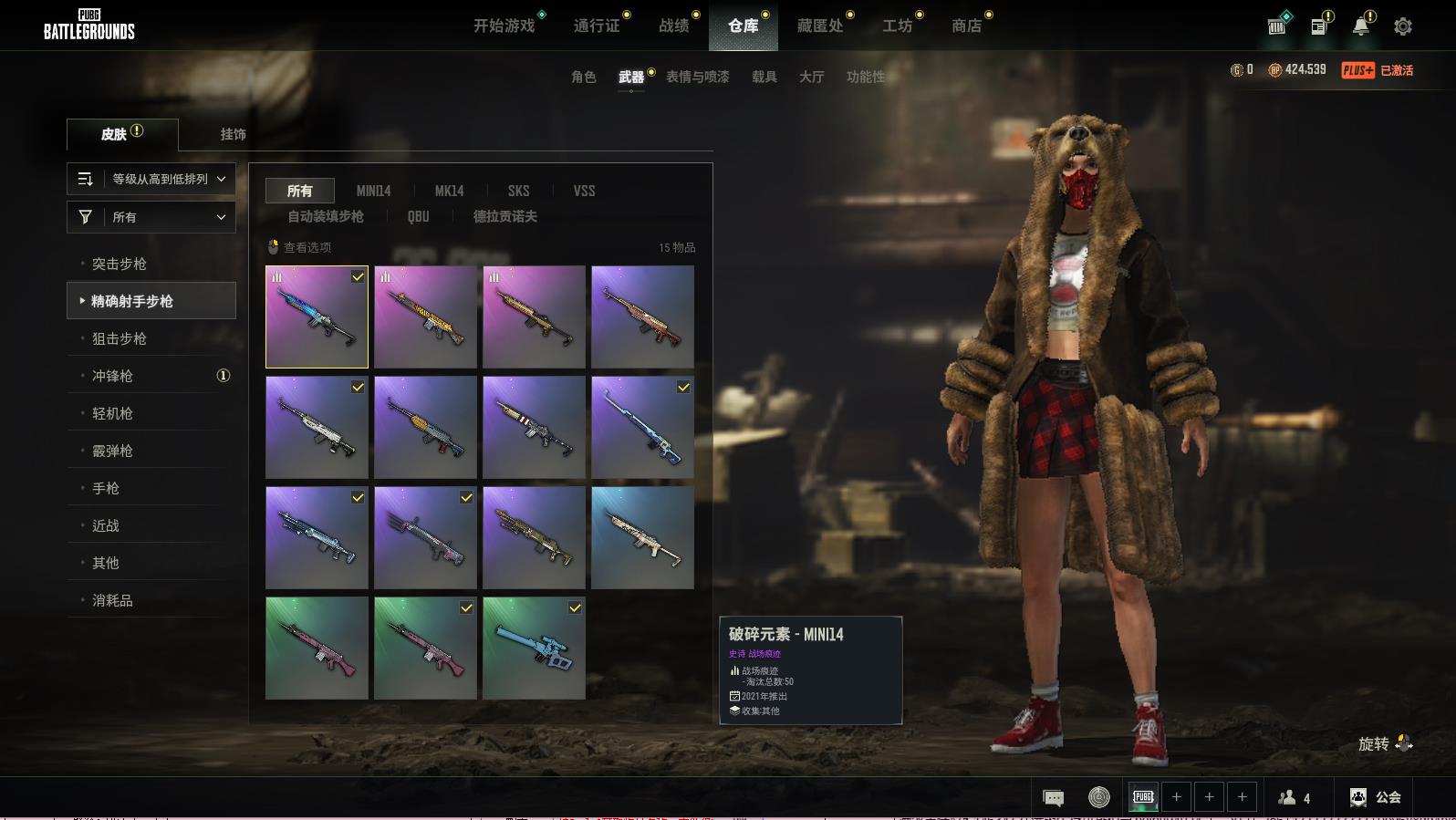Open the chat bubble icon

click(1053, 797)
